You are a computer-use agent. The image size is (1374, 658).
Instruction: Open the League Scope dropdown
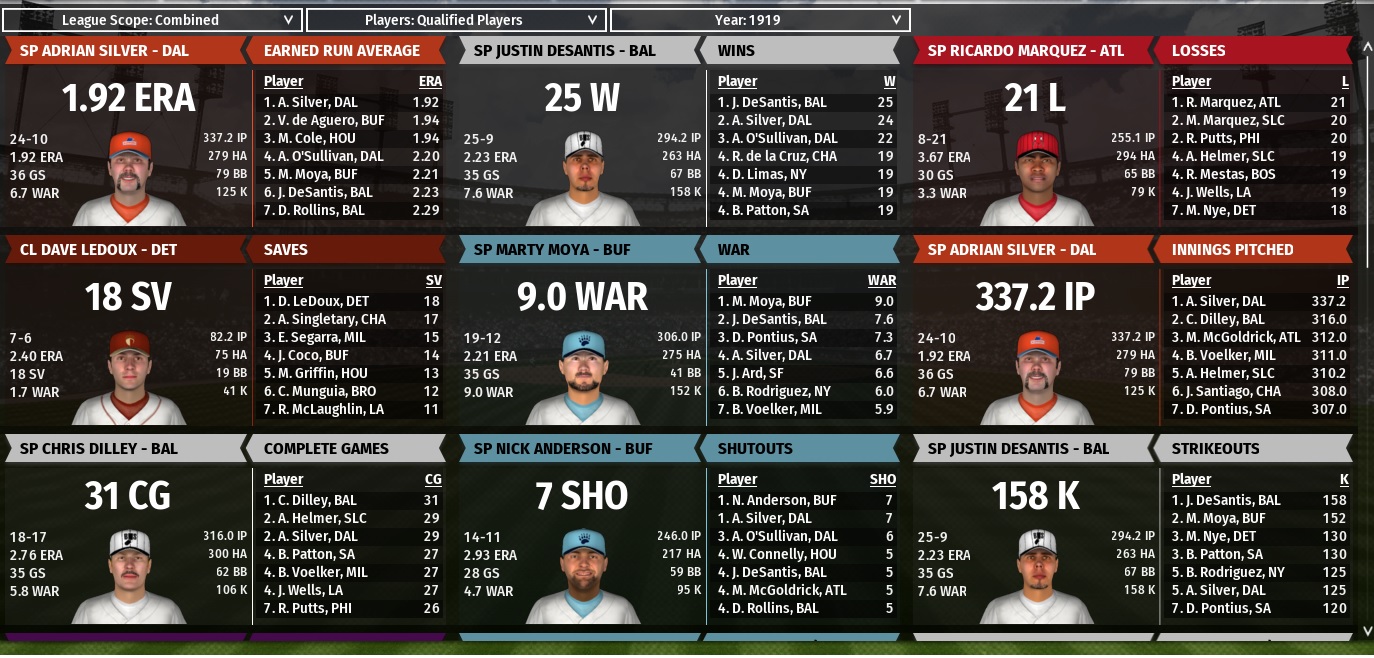point(151,20)
